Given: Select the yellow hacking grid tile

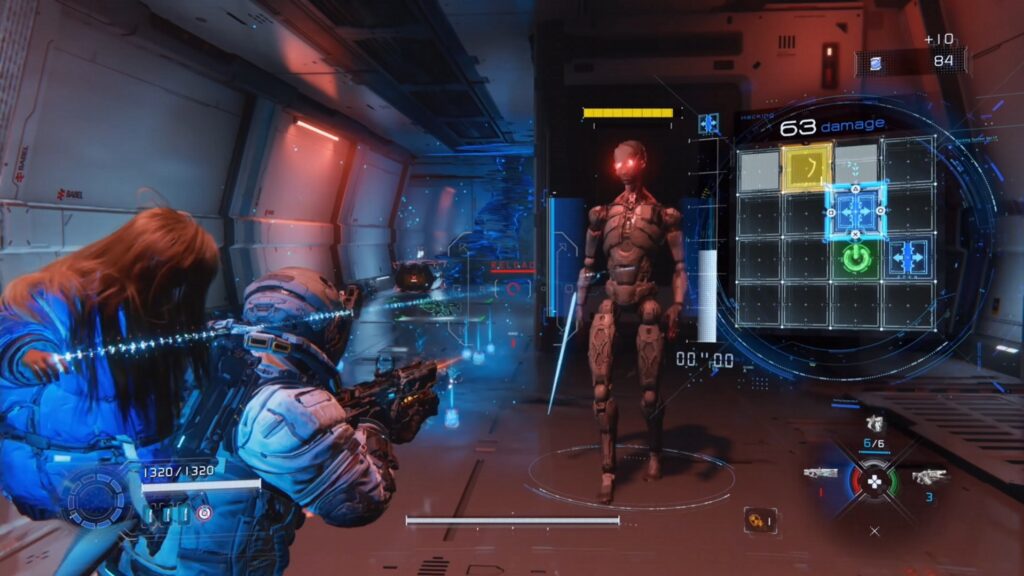Looking at the screenshot, I should (x=808, y=166).
